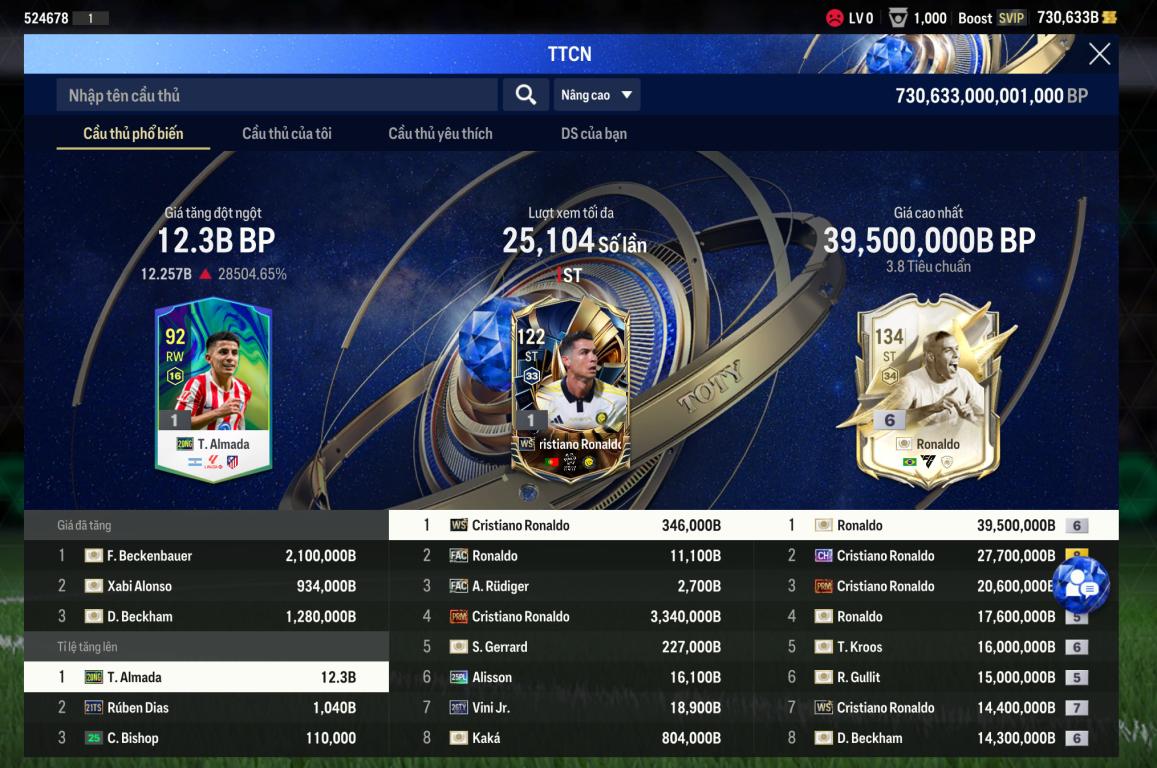Click the player name search field
This screenshot has height=768, width=1157.
click(x=277, y=95)
